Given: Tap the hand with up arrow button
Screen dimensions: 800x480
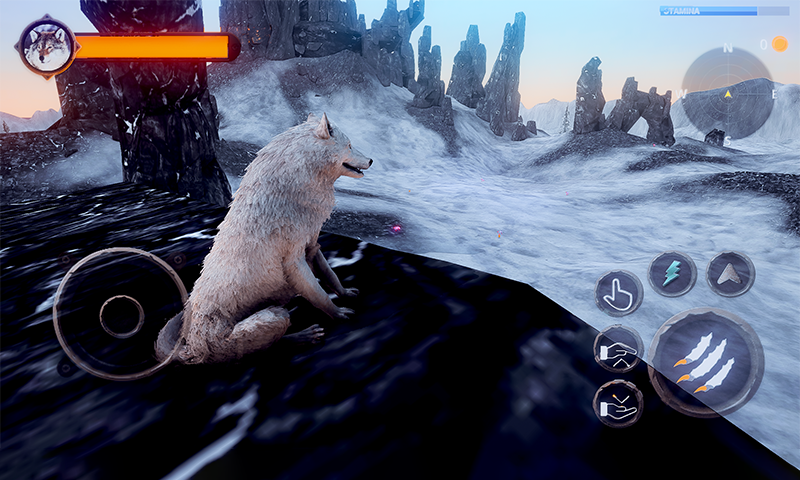Looking at the screenshot, I should pyautogui.click(x=618, y=349).
